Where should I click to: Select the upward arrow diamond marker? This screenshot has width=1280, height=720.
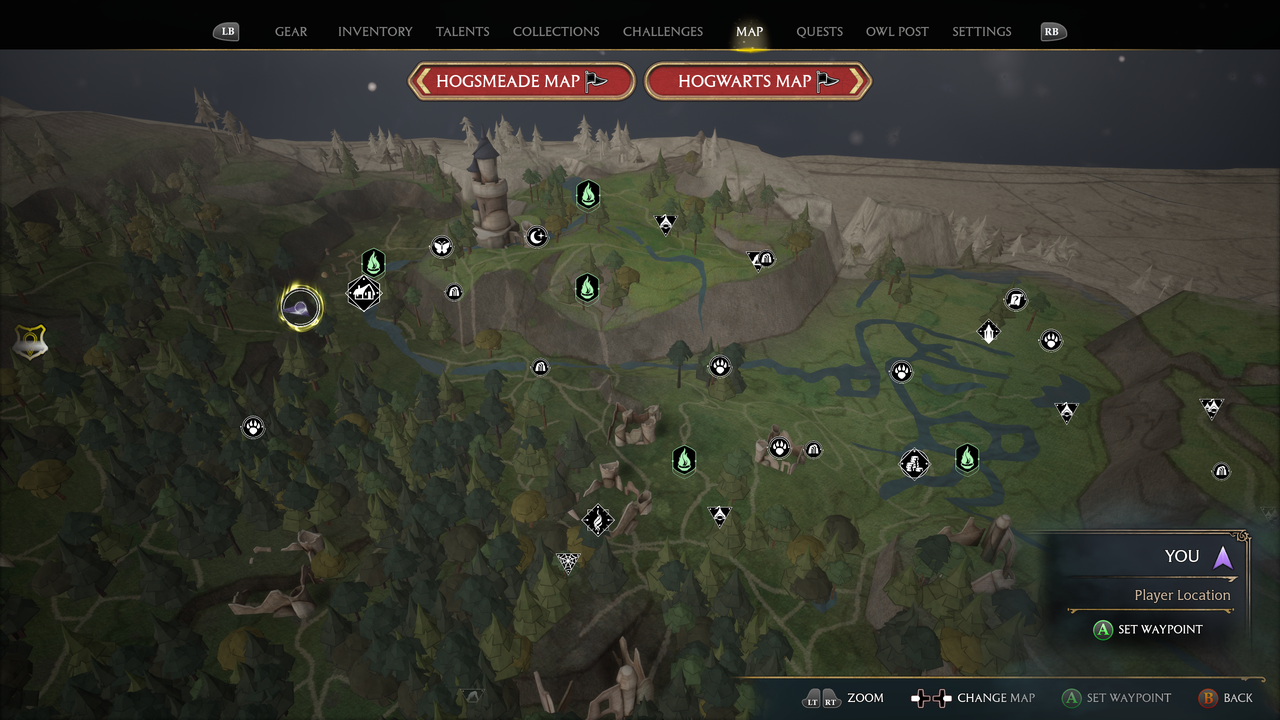988,332
